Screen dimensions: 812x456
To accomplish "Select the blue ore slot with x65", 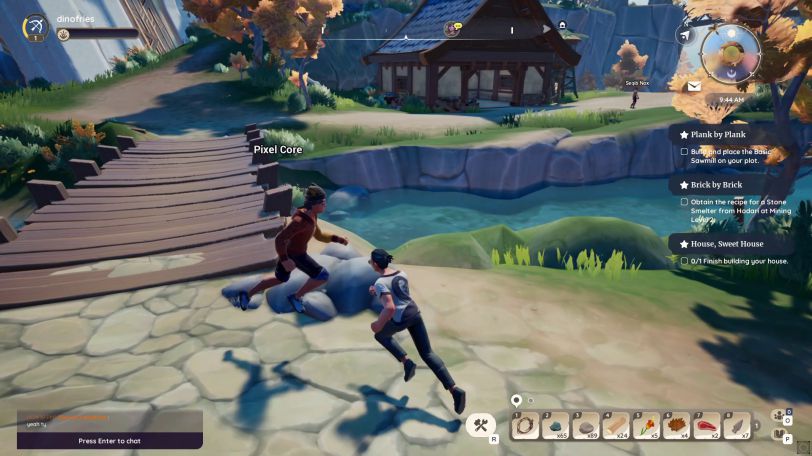I will pyautogui.click(x=556, y=426).
